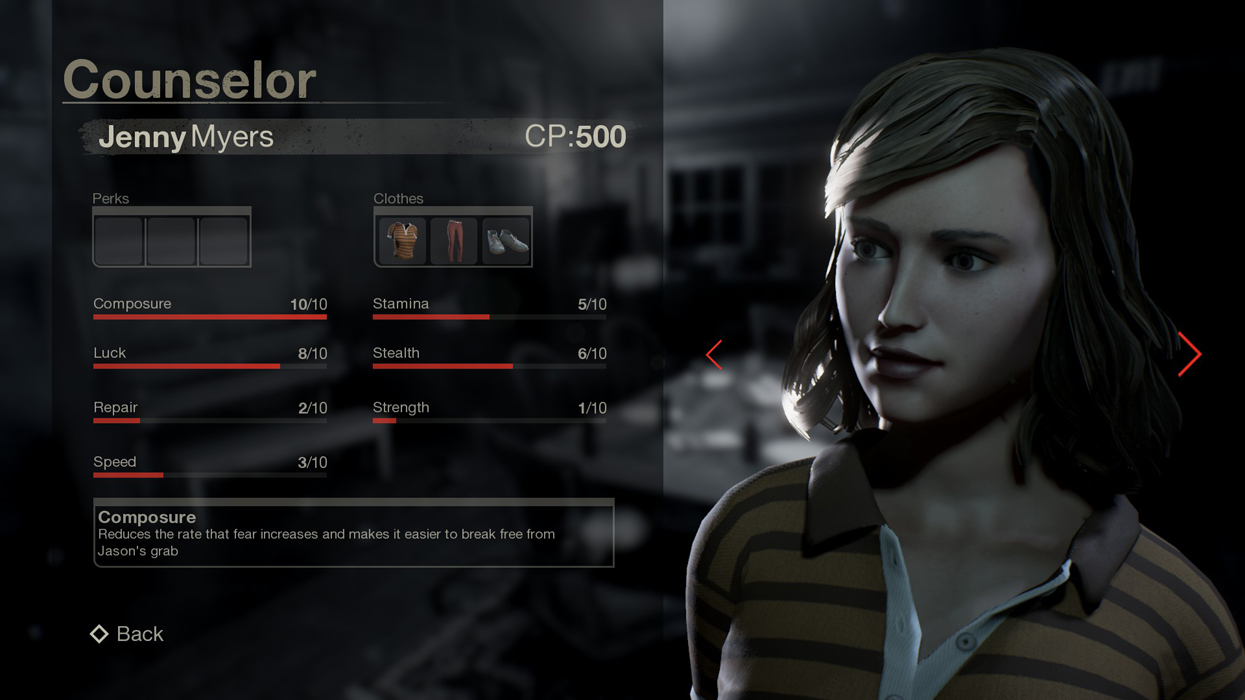Viewport: 1245px width, 700px height.
Task: Show the next counselor with right arrow
Action: pos(1188,354)
